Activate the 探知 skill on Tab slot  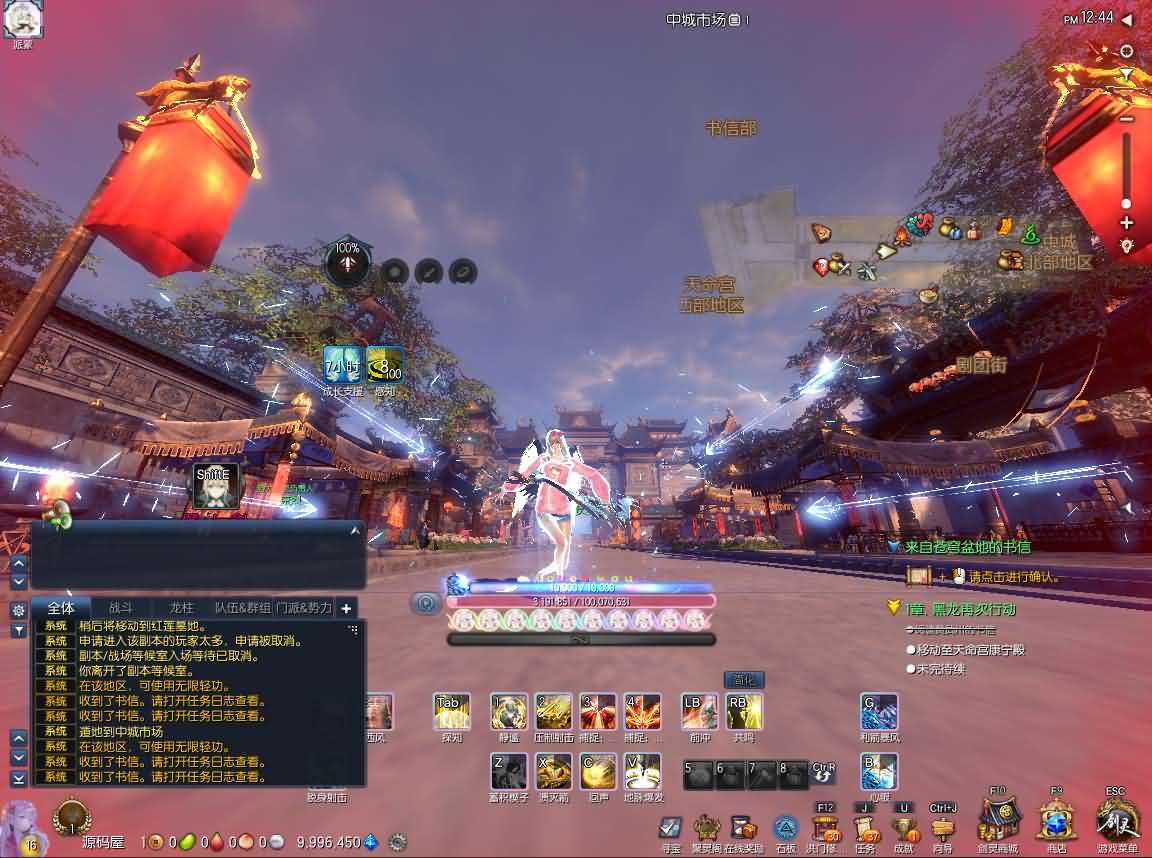[x=451, y=711]
